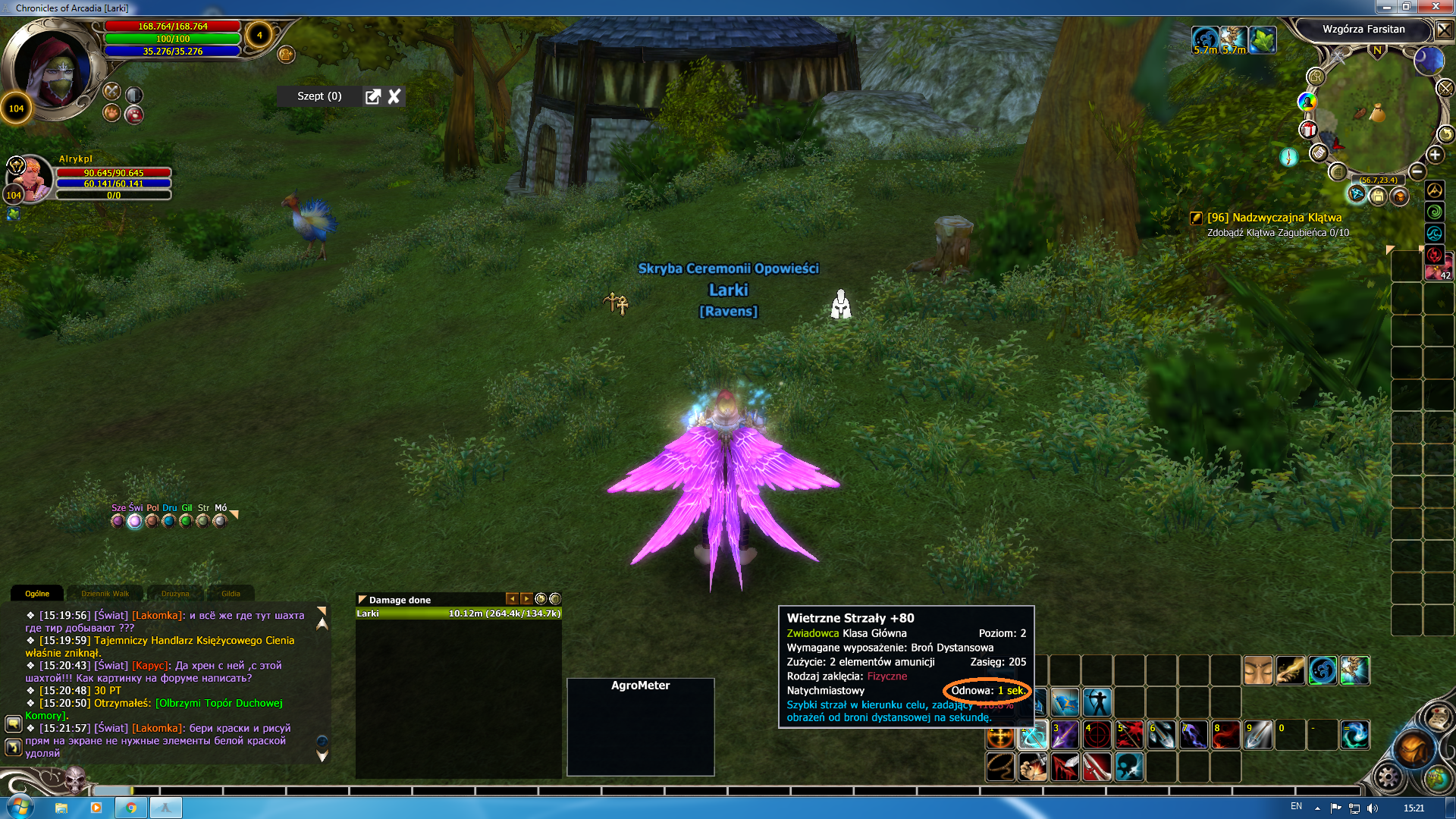
Task: Select the Gildia chat tab
Action: click(x=231, y=594)
